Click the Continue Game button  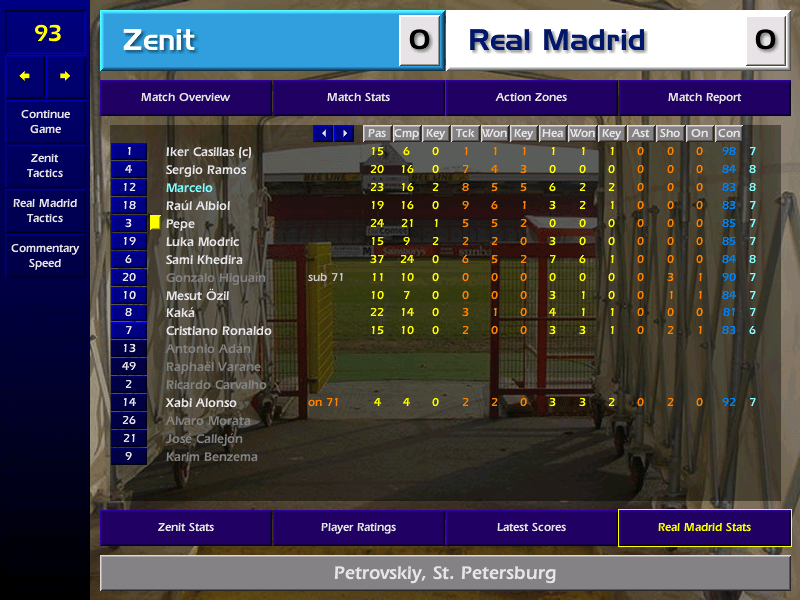45,122
